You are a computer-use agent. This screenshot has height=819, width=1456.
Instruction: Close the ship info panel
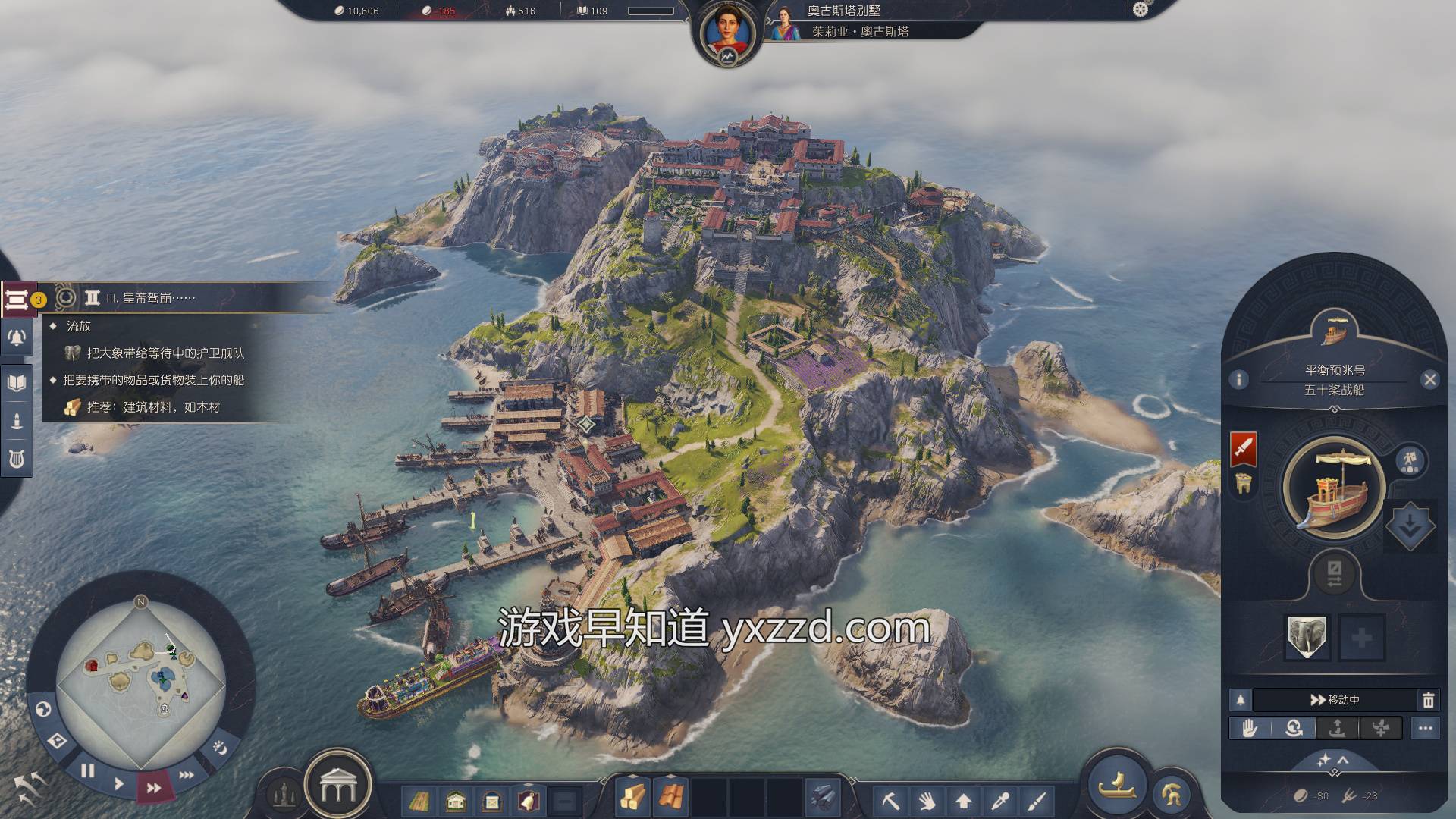(x=1430, y=380)
